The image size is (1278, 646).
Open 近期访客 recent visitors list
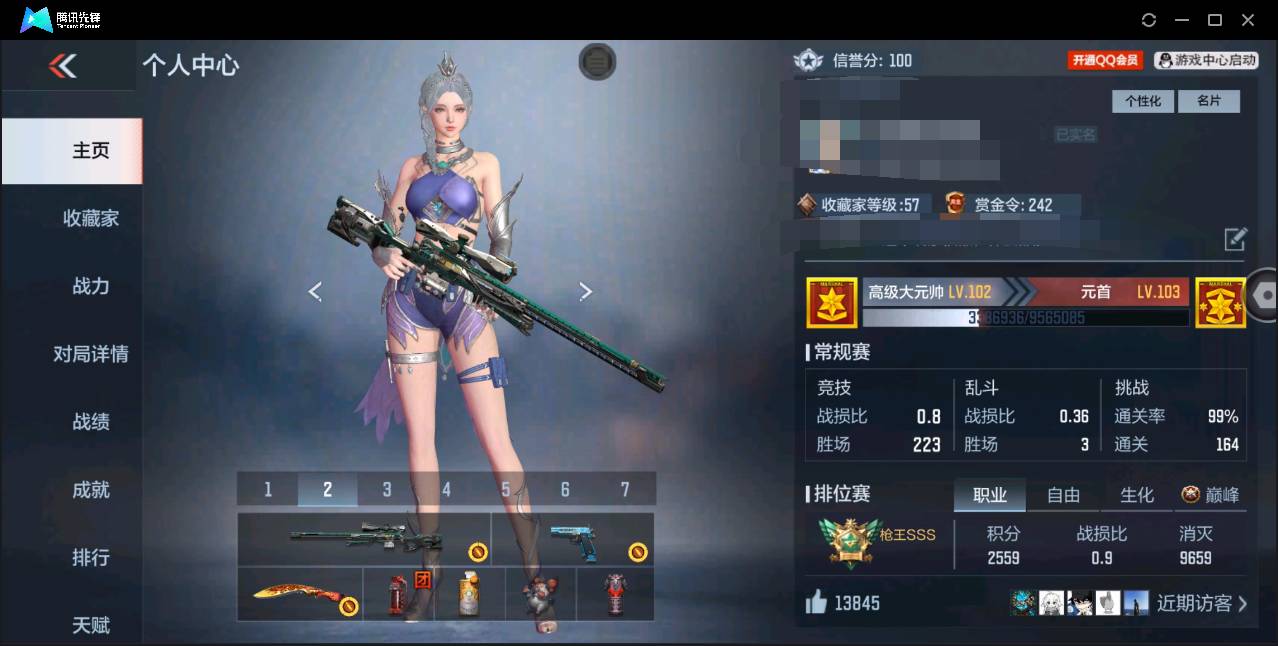pos(1201,603)
